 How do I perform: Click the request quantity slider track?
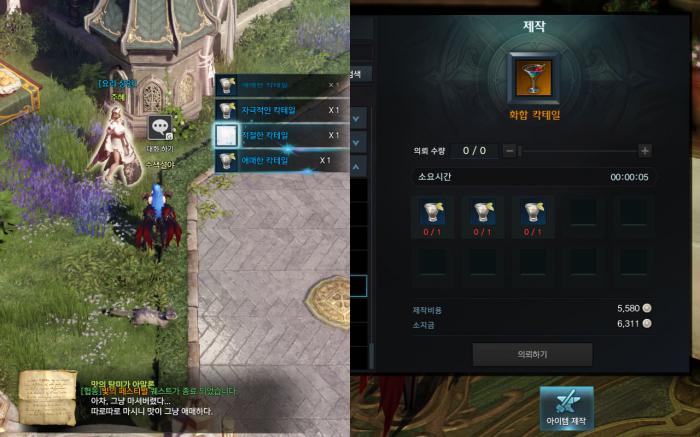[x=577, y=150]
